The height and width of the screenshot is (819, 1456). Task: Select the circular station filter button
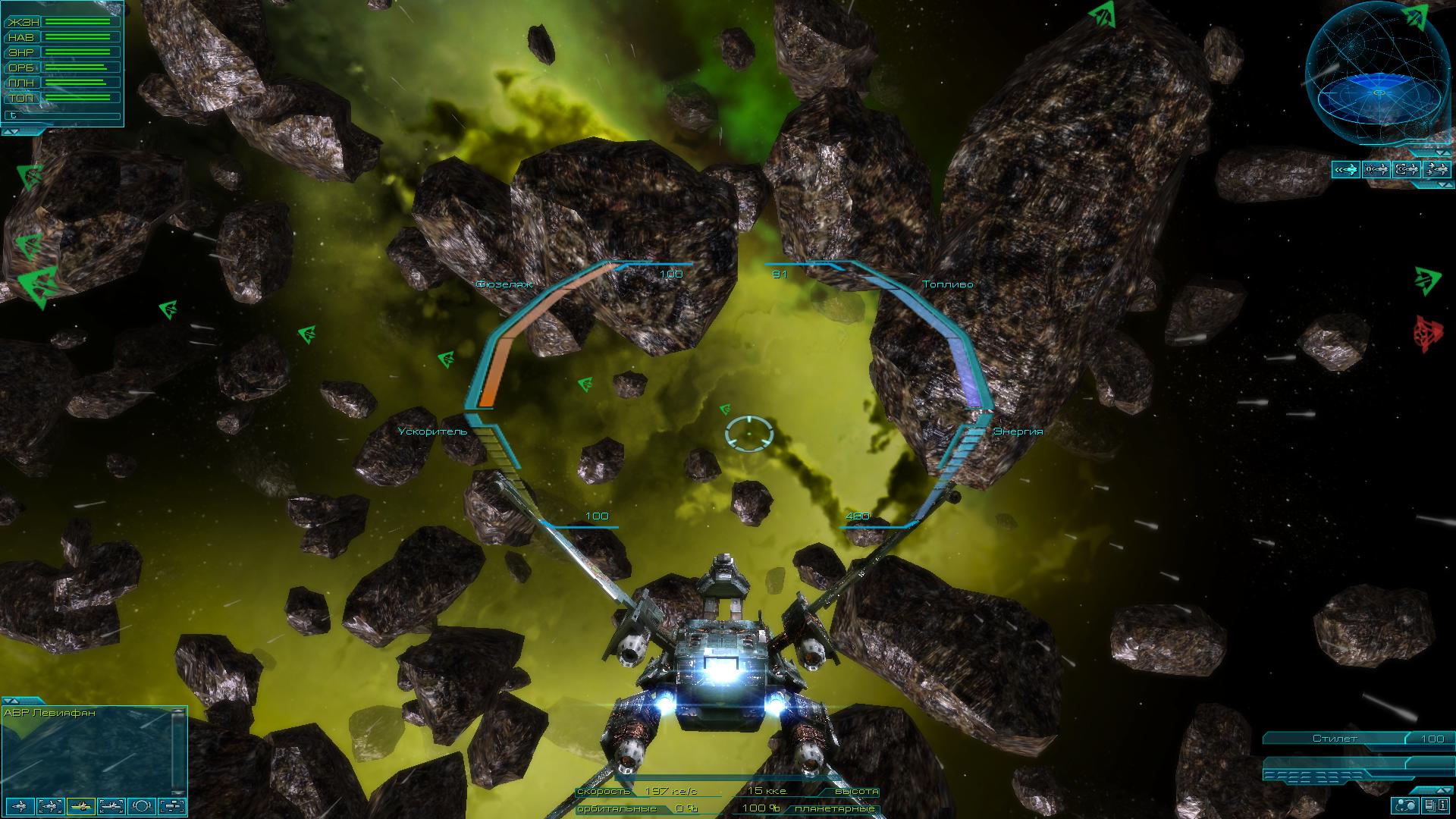tap(143, 805)
